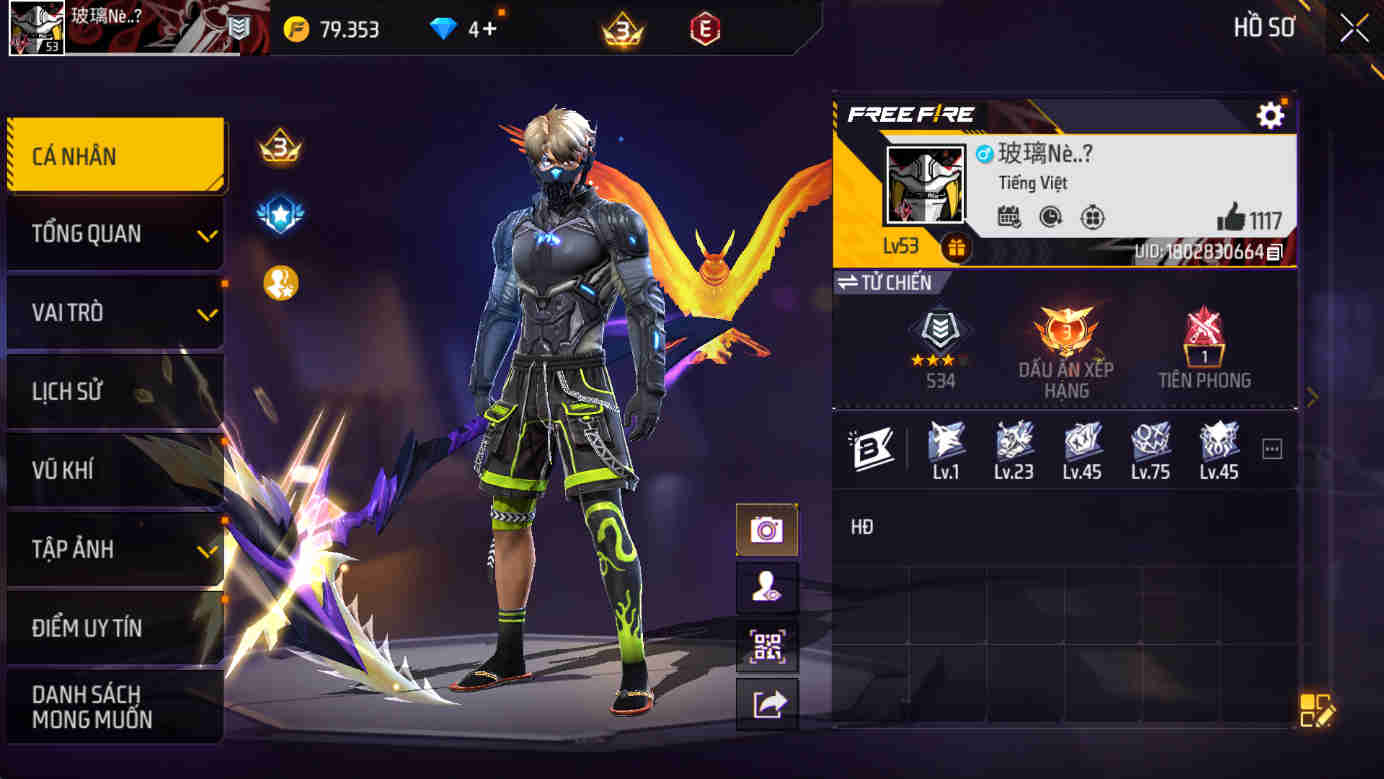Select the clock history icon on profile card
This screenshot has height=779, width=1384.
[x=1051, y=217]
